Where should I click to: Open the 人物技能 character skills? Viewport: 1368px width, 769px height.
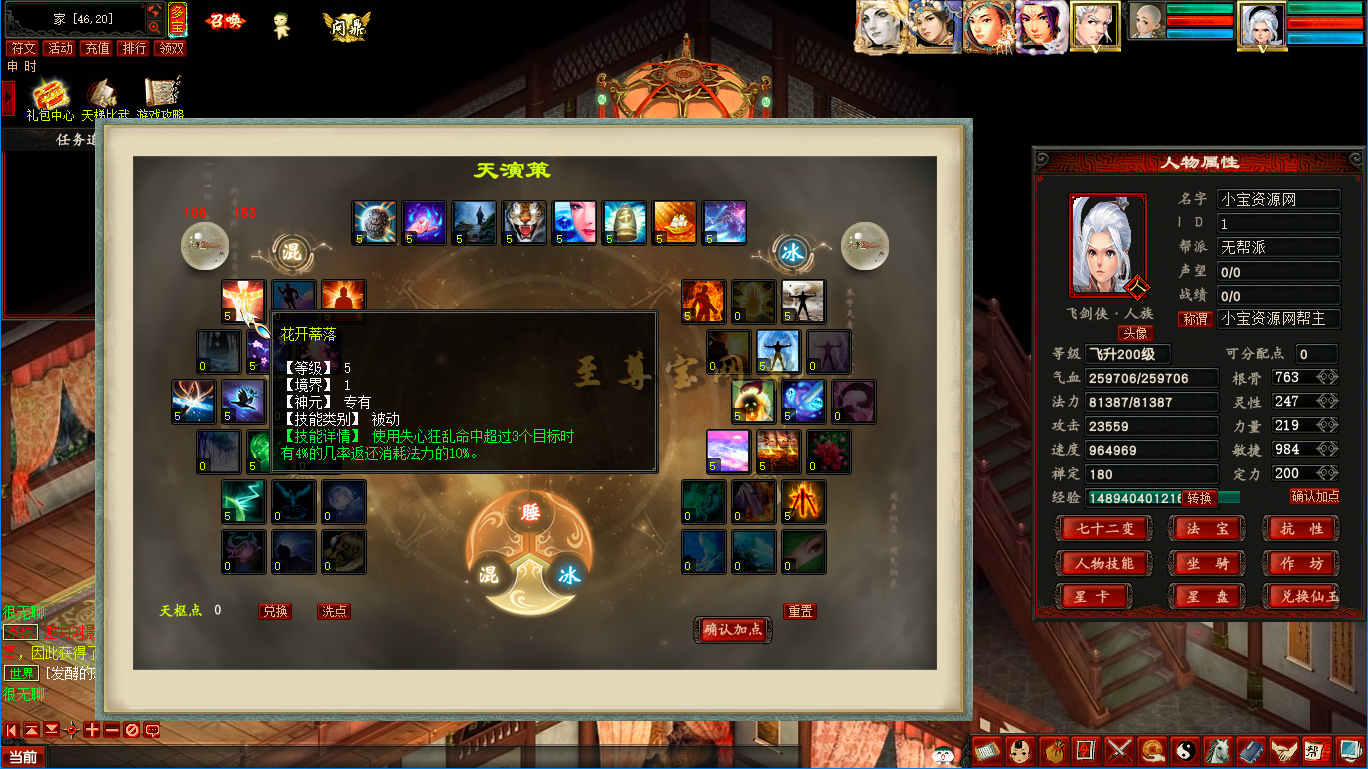(x=1103, y=563)
